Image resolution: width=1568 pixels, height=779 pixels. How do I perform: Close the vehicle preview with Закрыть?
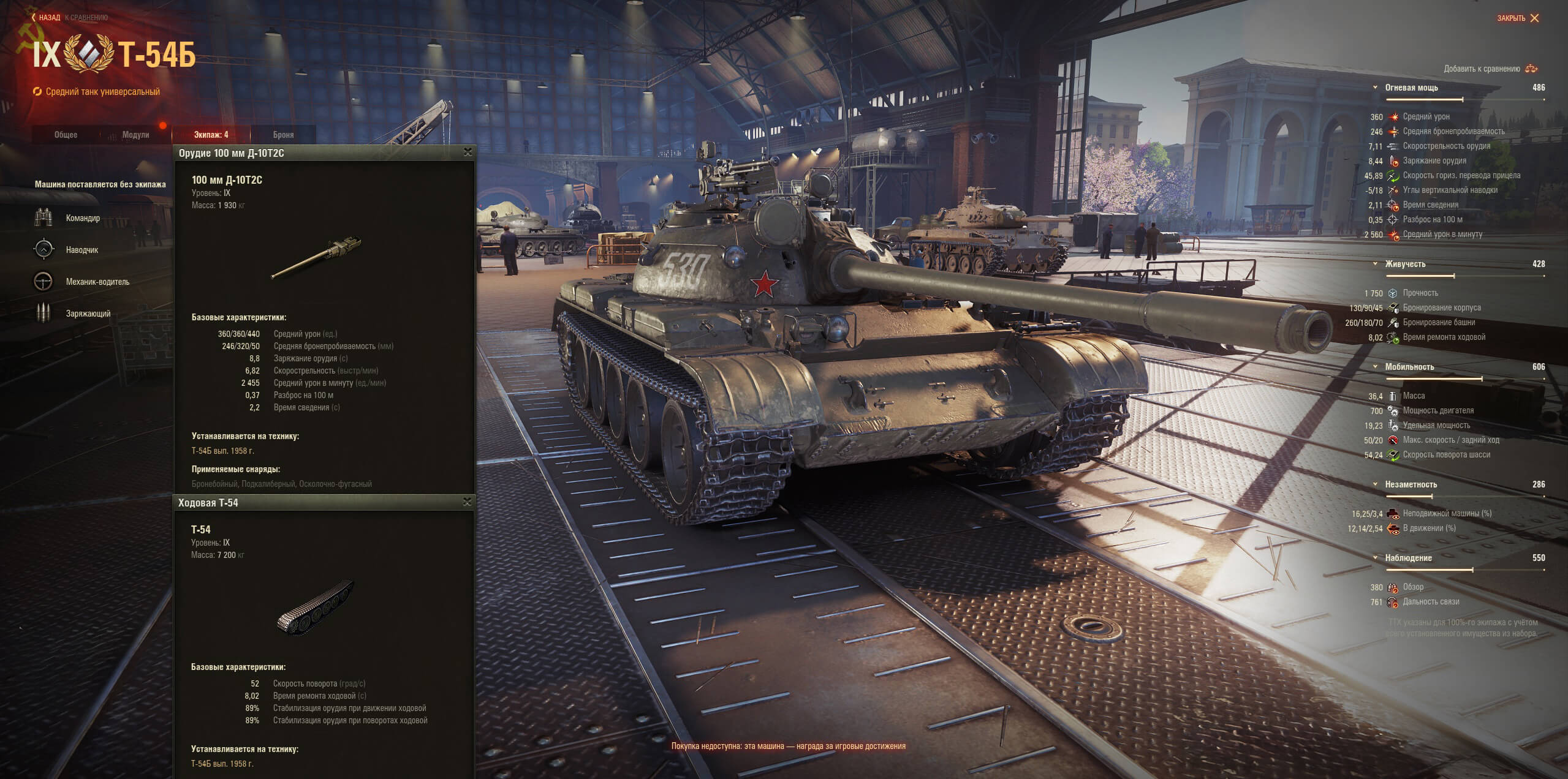click(1518, 18)
